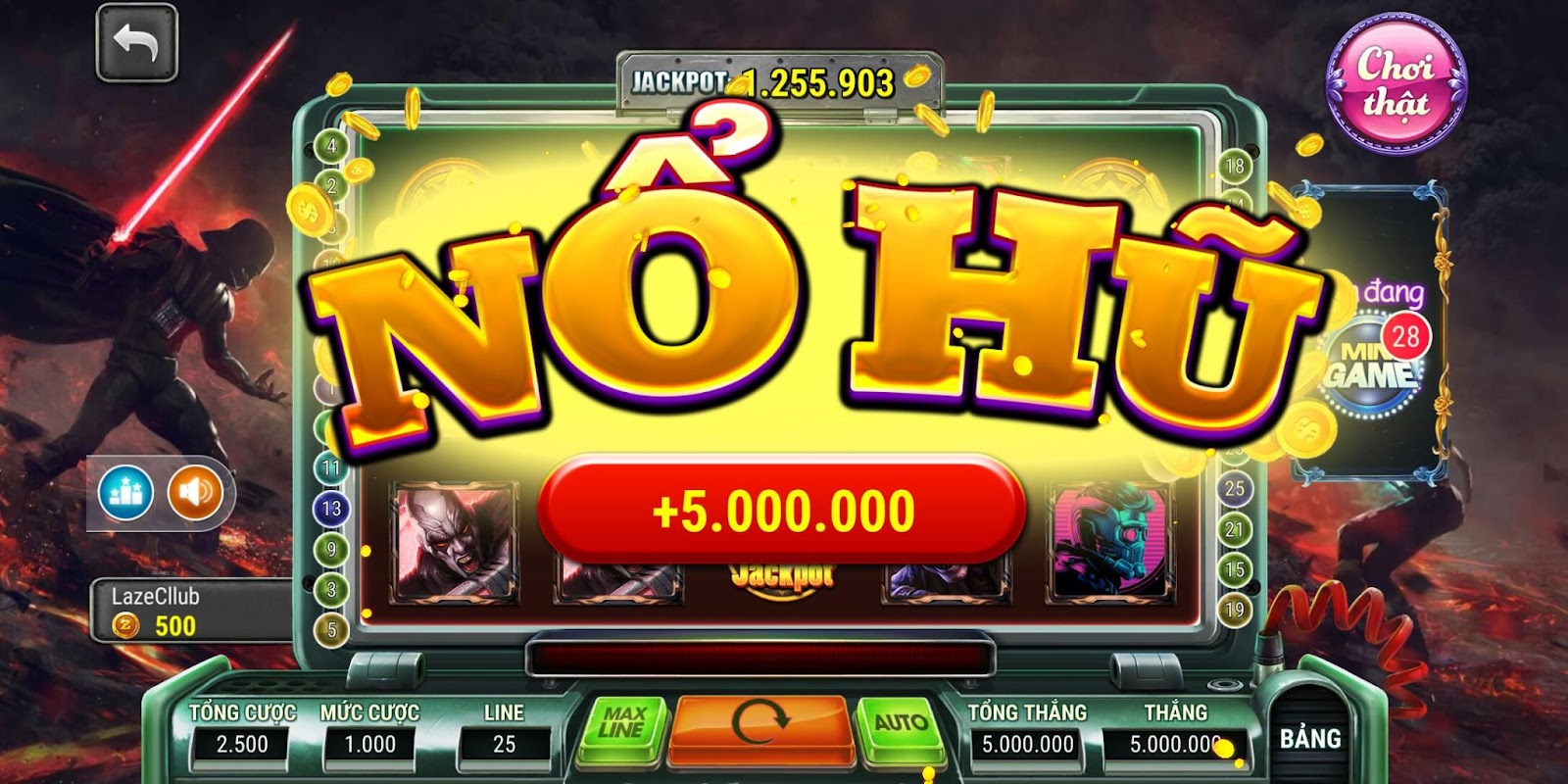Switch to real-money play via Chơi thật
The image size is (1568, 784).
tap(1396, 80)
